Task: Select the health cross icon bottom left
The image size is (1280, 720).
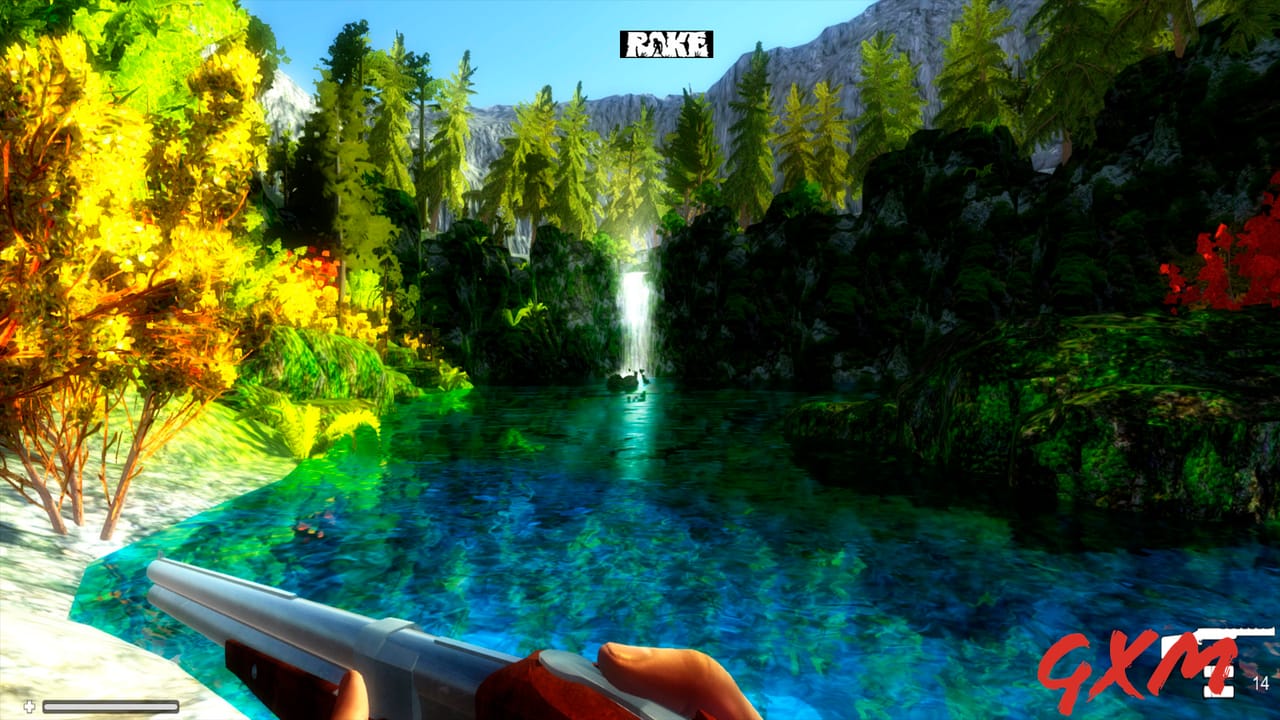Action: 29,706
